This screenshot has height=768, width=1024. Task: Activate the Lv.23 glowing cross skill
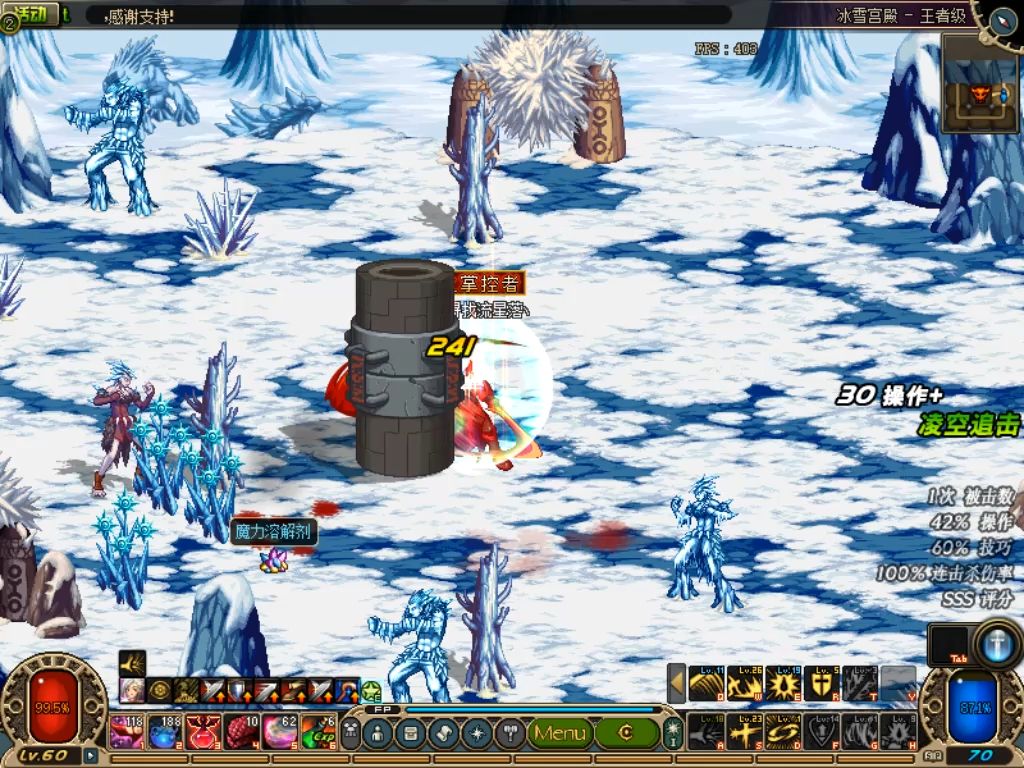(745, 732)
